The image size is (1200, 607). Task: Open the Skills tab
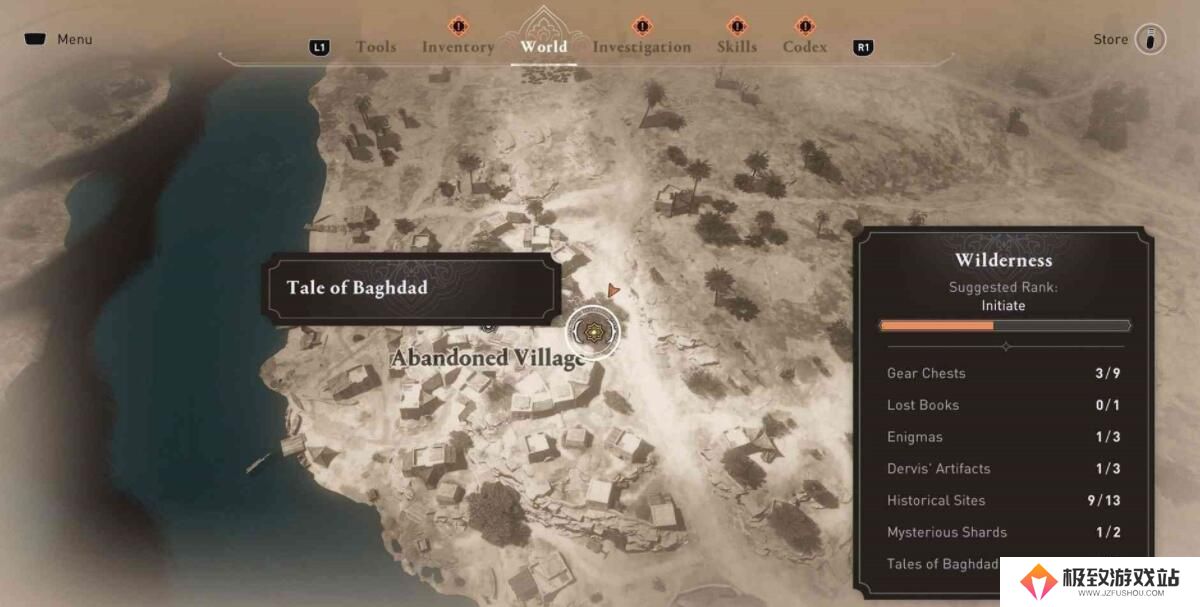[x=737, y=47]
